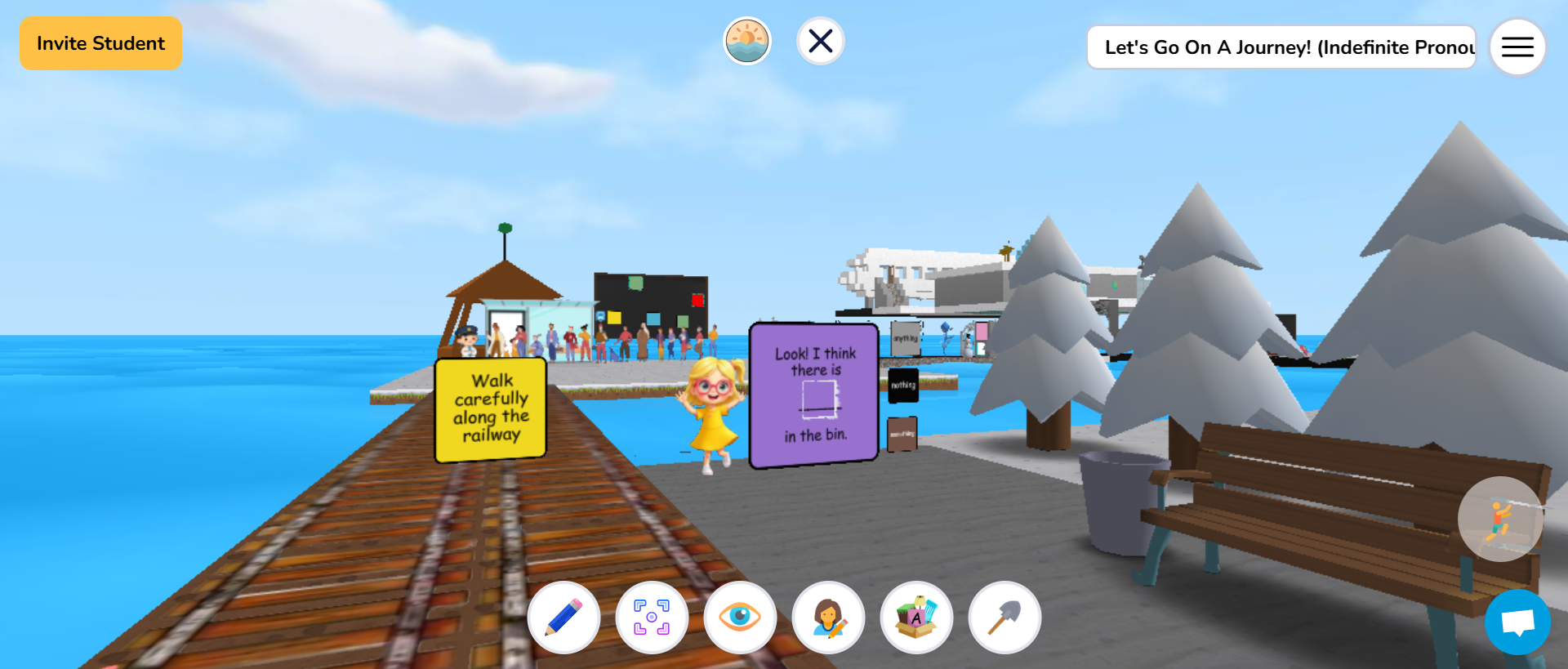Click the scene weather icon at top

coord(746,40)
